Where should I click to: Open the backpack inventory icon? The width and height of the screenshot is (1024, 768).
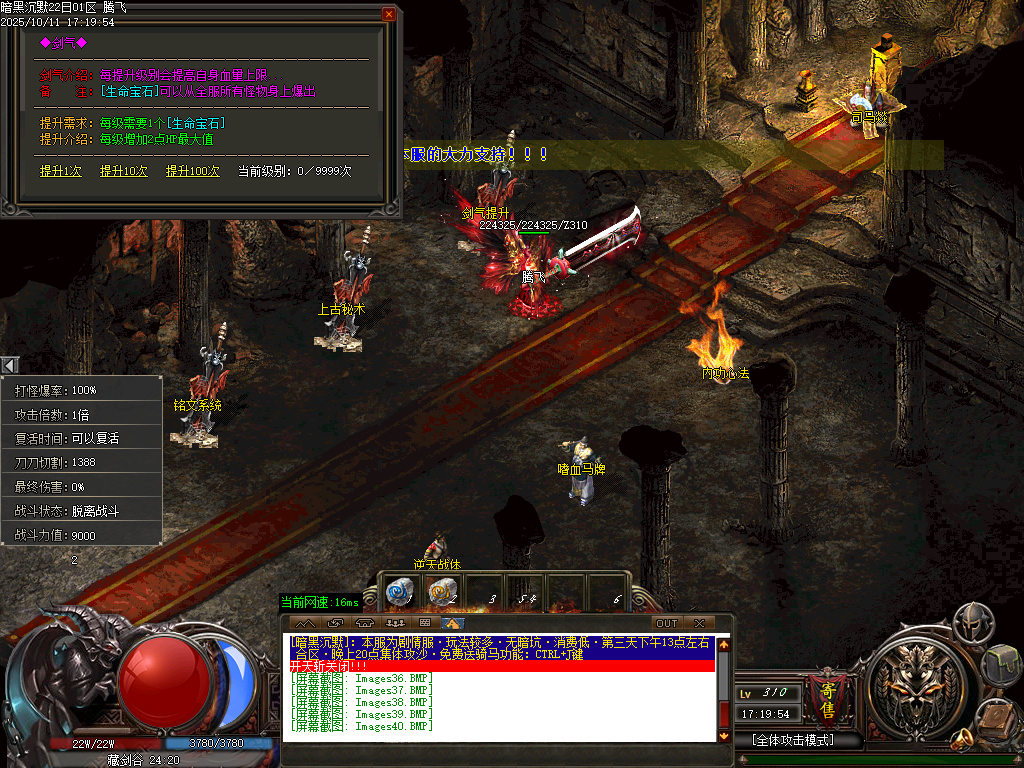(1002, 662)
